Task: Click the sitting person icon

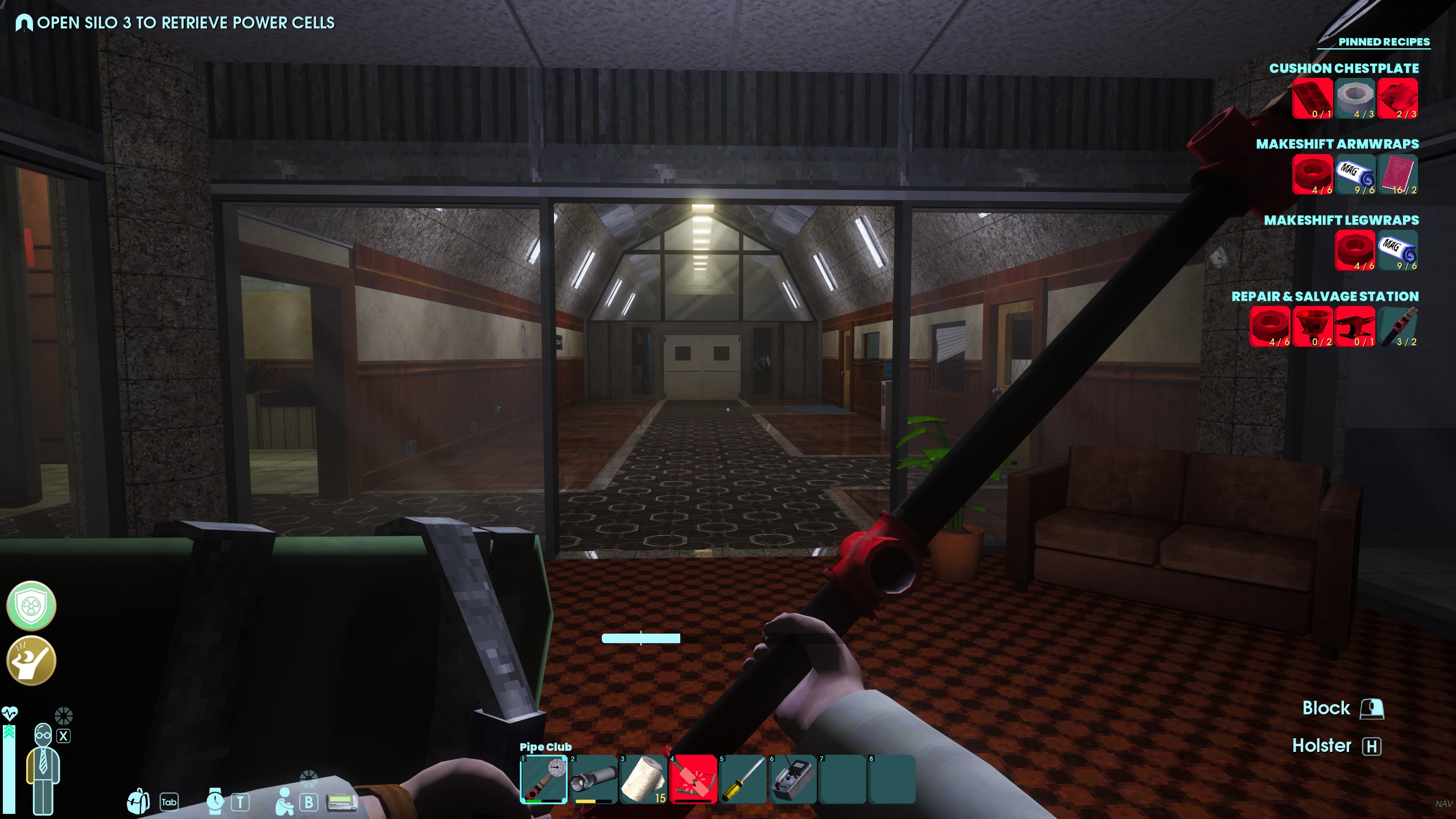Action: pyautogui.click(x=284, y=801)
